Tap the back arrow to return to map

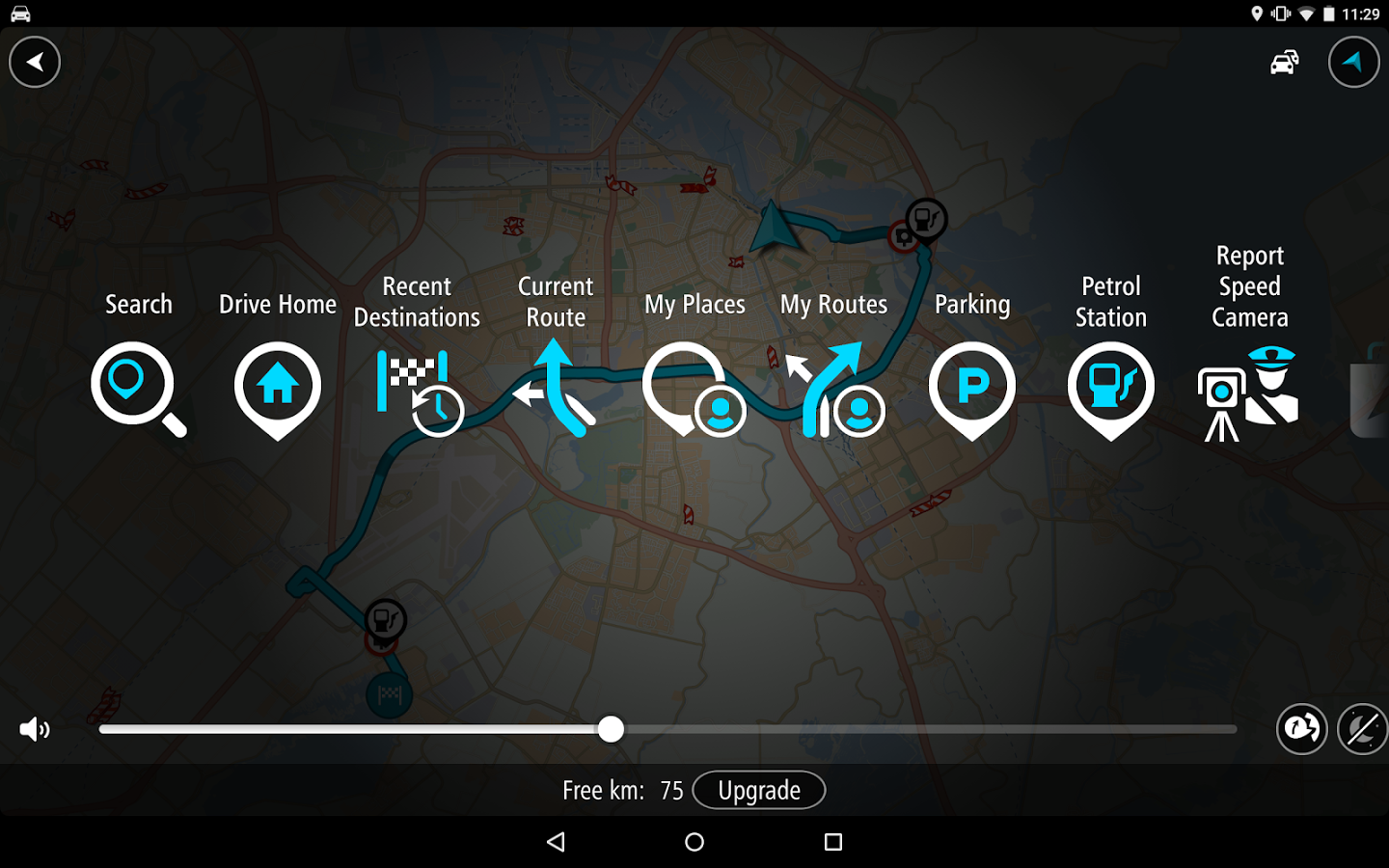tap(35, 61)
